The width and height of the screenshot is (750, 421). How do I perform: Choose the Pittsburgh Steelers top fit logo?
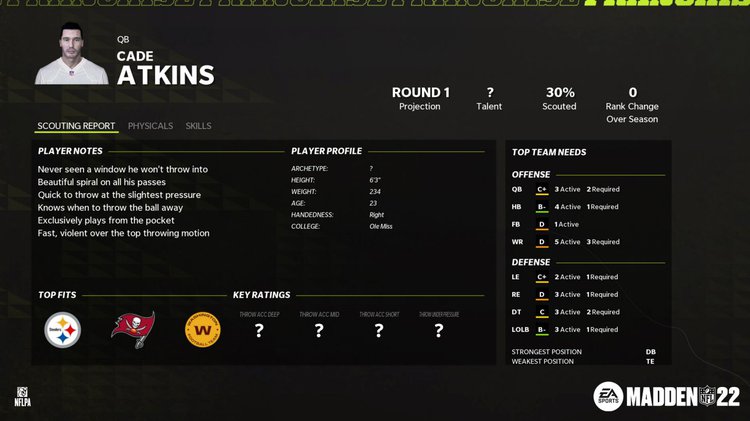pos(62,330)
